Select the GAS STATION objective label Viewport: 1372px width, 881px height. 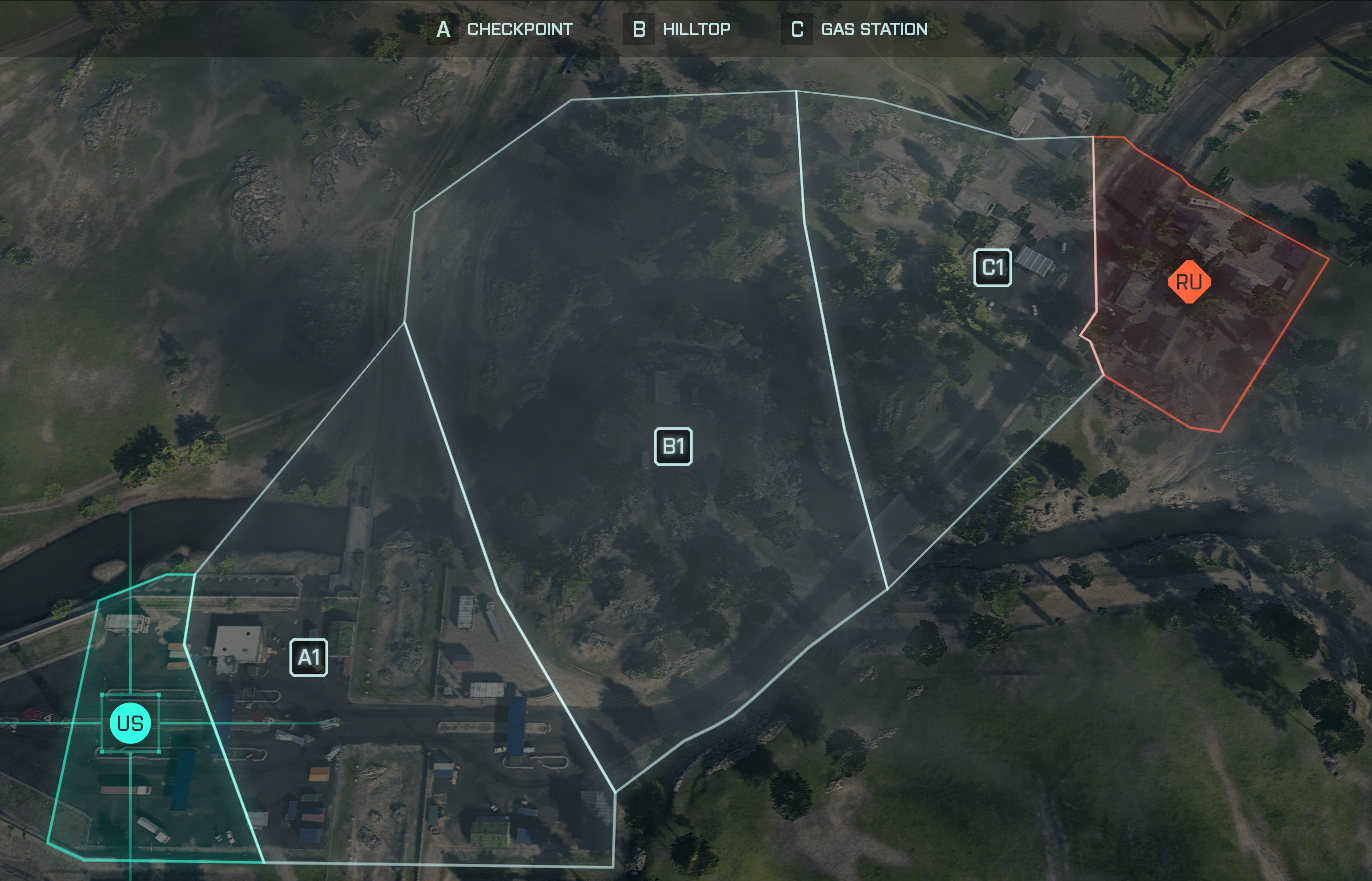pos(873,29)
